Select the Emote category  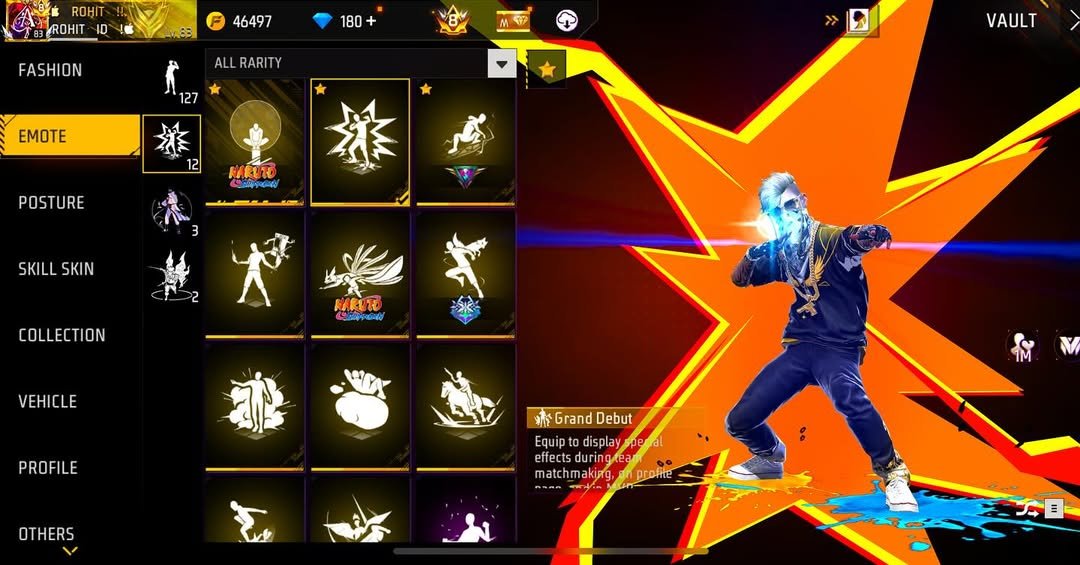click(43, 136)
